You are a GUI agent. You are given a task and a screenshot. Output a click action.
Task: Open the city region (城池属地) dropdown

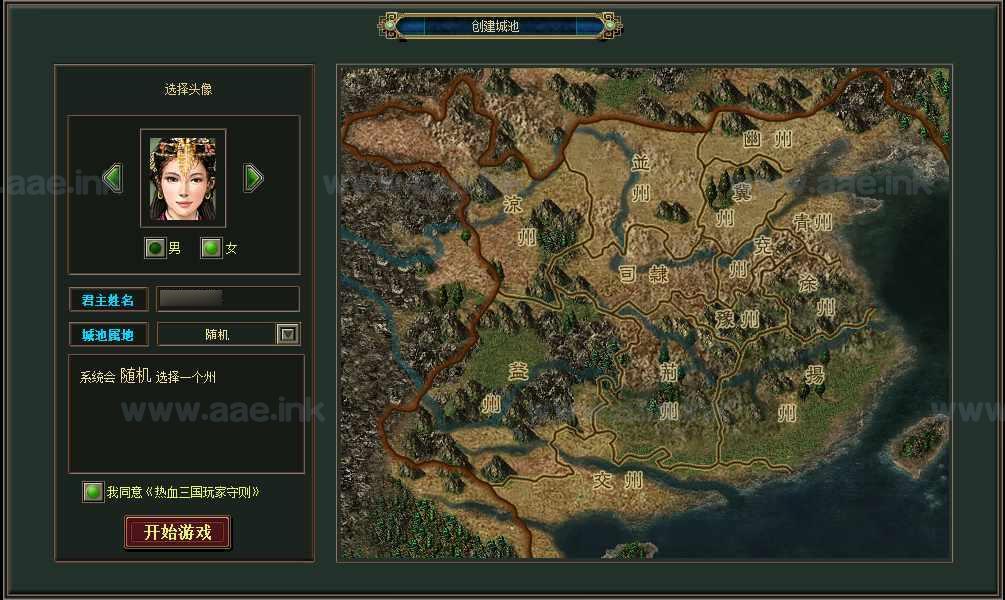287,335
